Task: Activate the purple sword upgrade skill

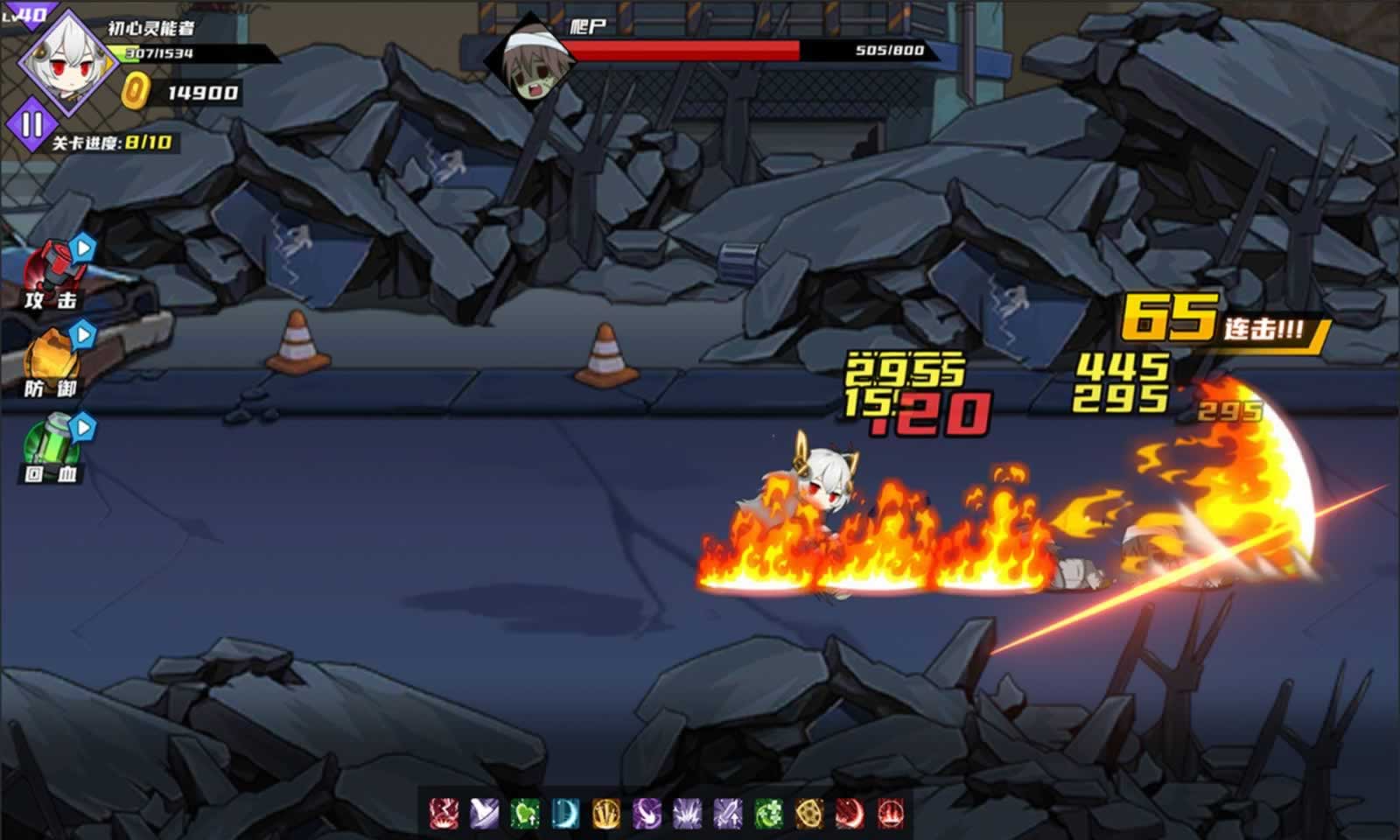Action: pyautogui.click(x=727, y=815)
